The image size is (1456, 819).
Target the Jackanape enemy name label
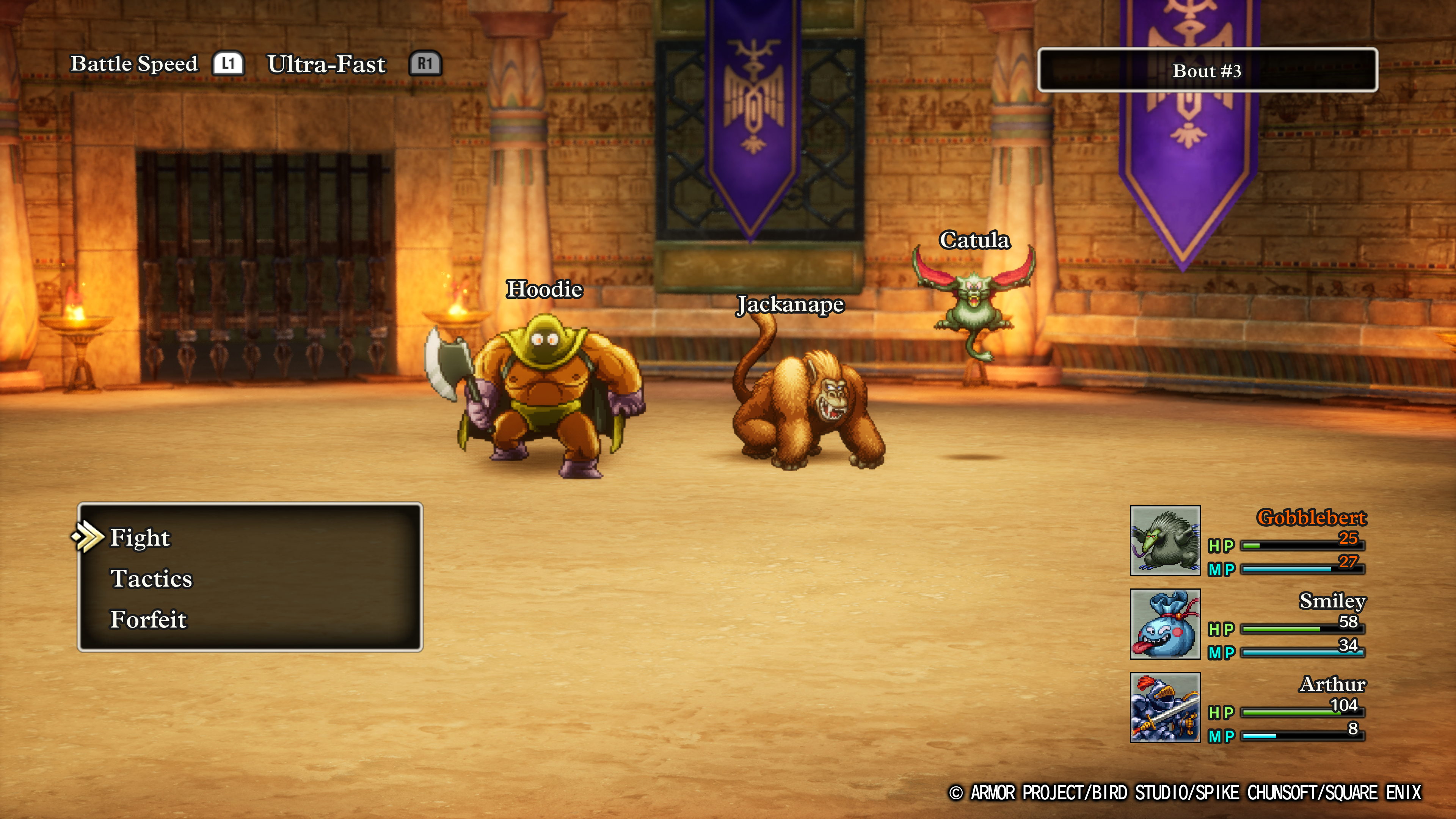(x=789, y=304)
